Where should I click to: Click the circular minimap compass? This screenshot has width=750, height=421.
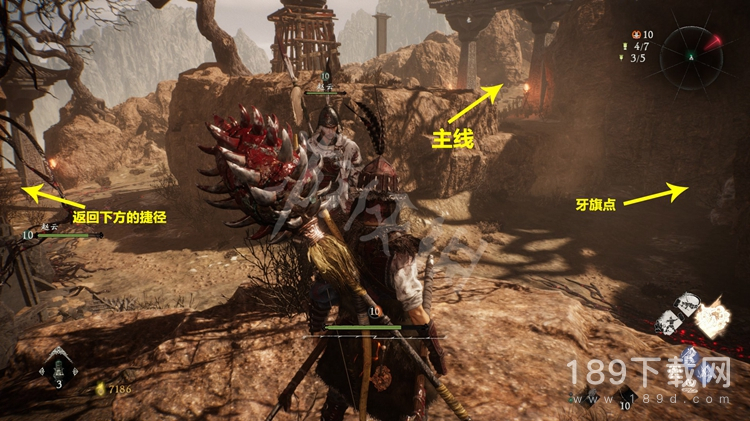click(692, 57)
